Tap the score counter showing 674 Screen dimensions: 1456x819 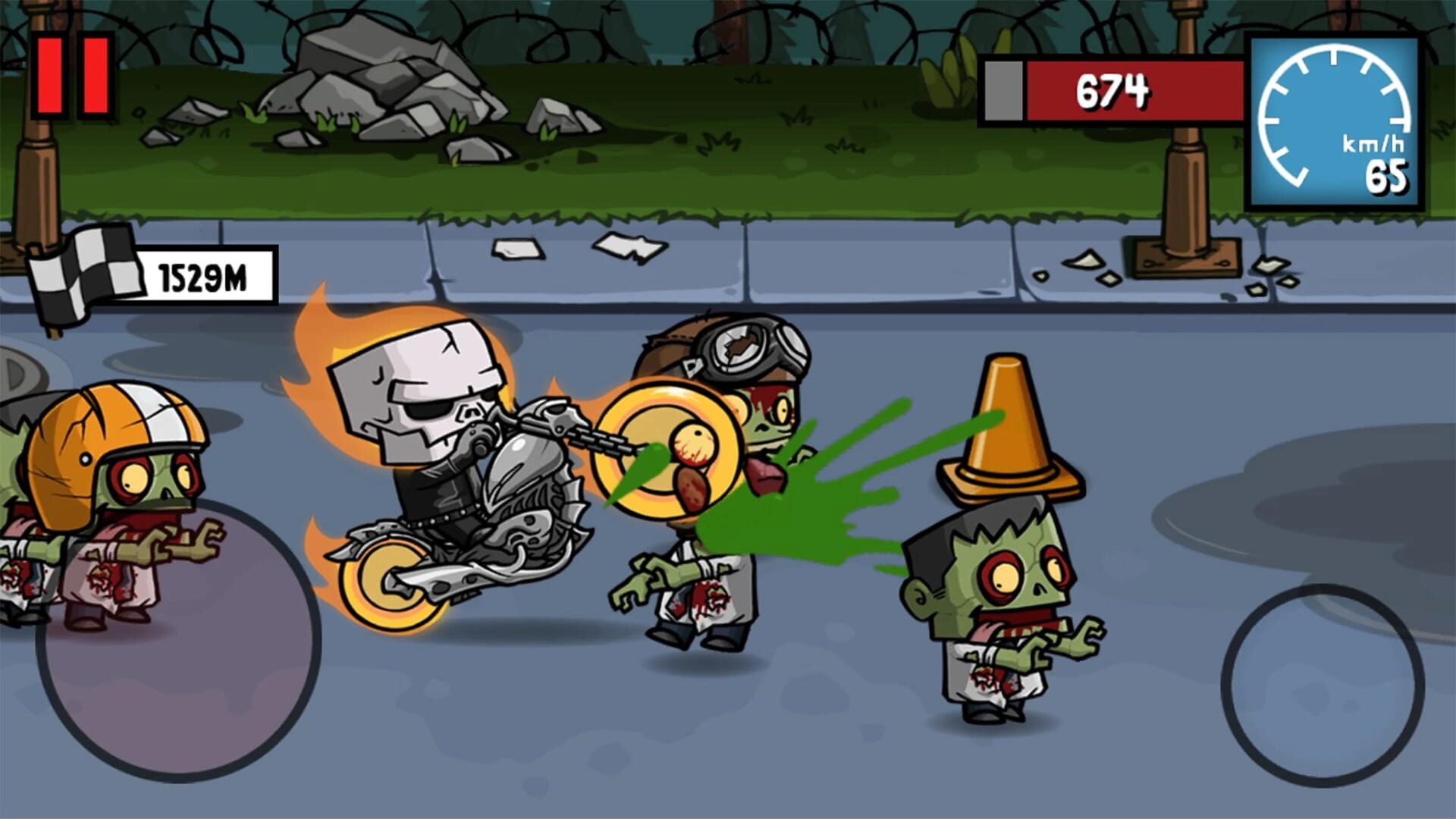coord(1115,89)
